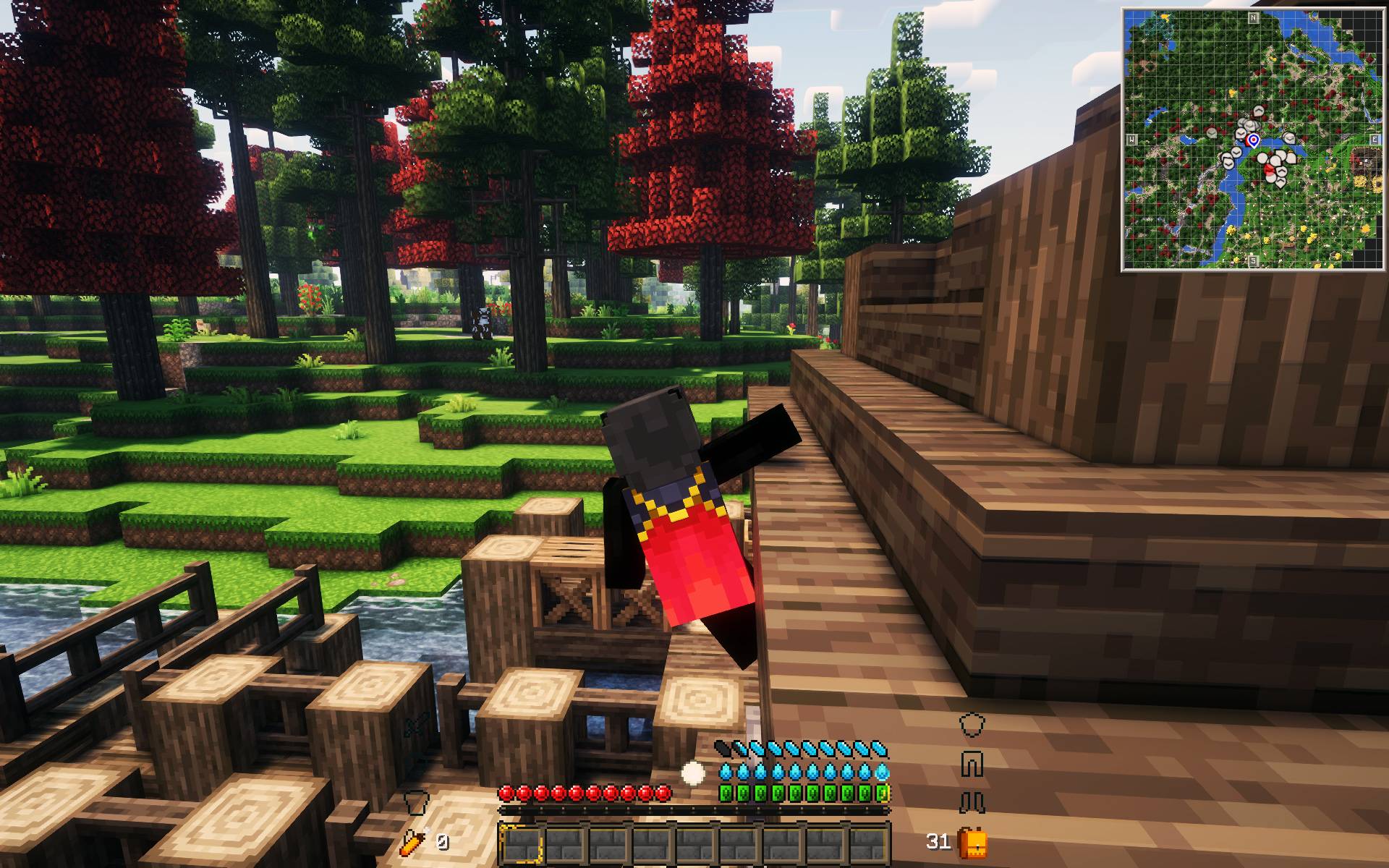Click the N compass label on minimap
Viewport: 1389px width, 868px height.
pos(1252,17)
